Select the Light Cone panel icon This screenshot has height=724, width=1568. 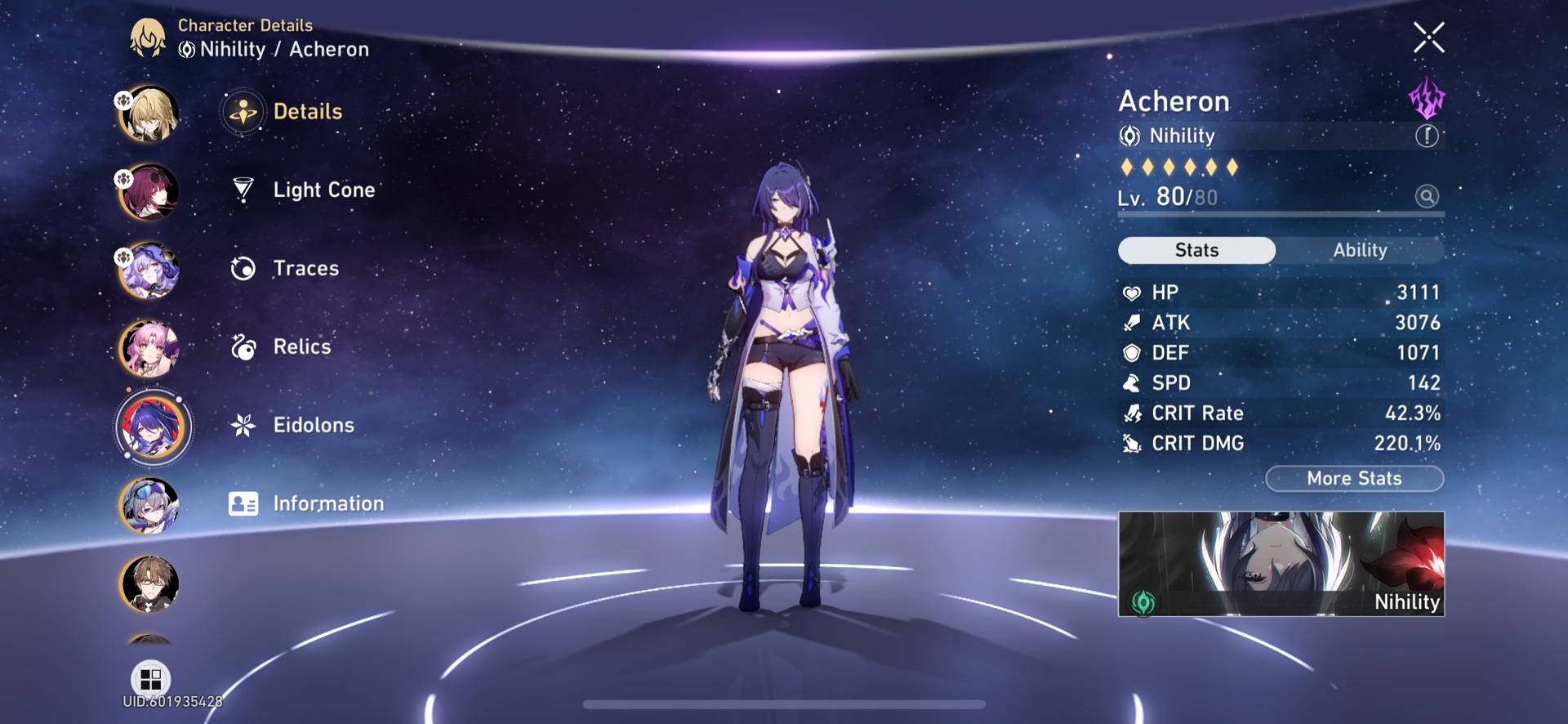[243, 189]
